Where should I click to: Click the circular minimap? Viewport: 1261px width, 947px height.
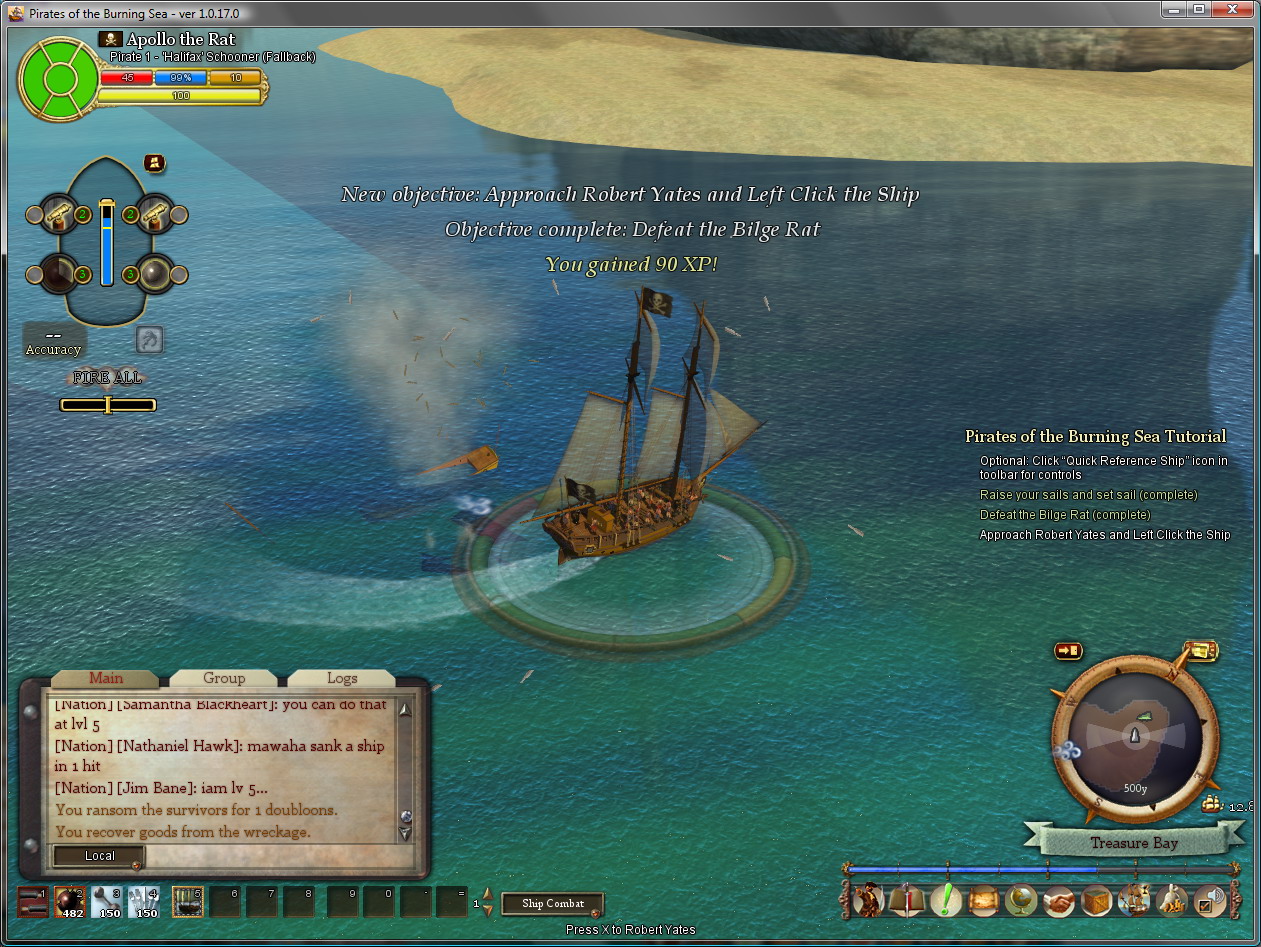pyautogui.click(x=1135, y=739)
